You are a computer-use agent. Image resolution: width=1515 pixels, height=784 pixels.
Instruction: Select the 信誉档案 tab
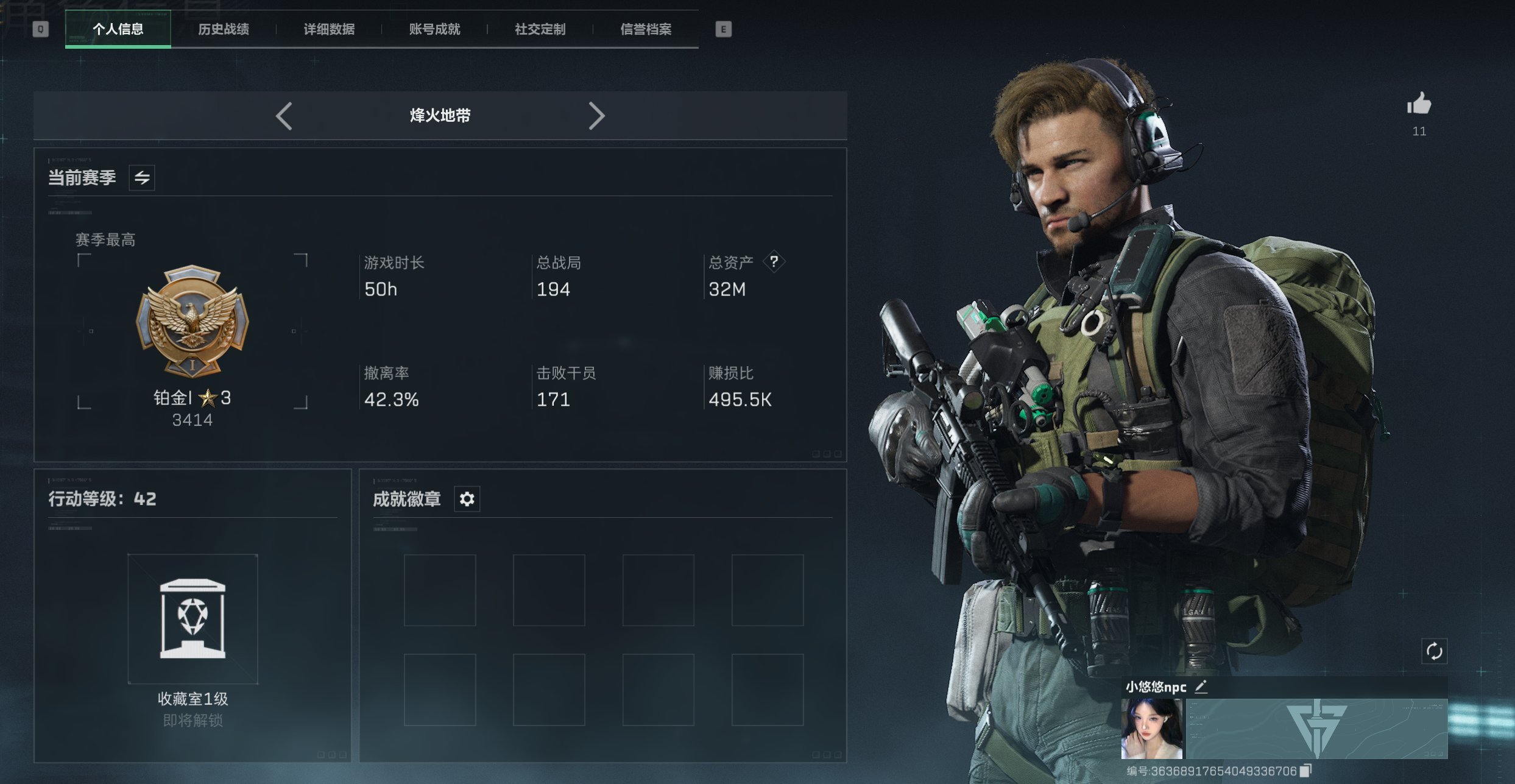(x=644, y=29)
